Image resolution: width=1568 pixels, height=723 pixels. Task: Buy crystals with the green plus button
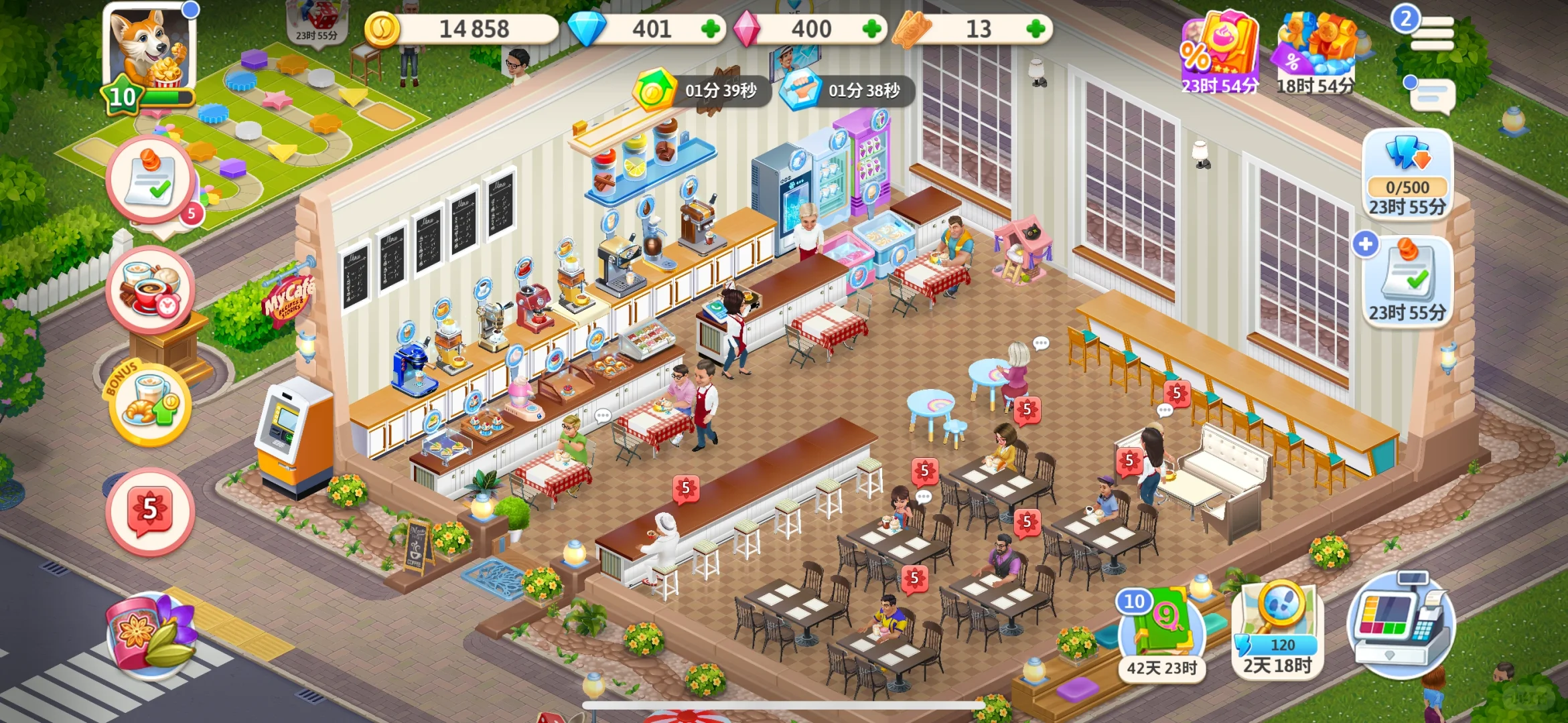tap(871, 29)
